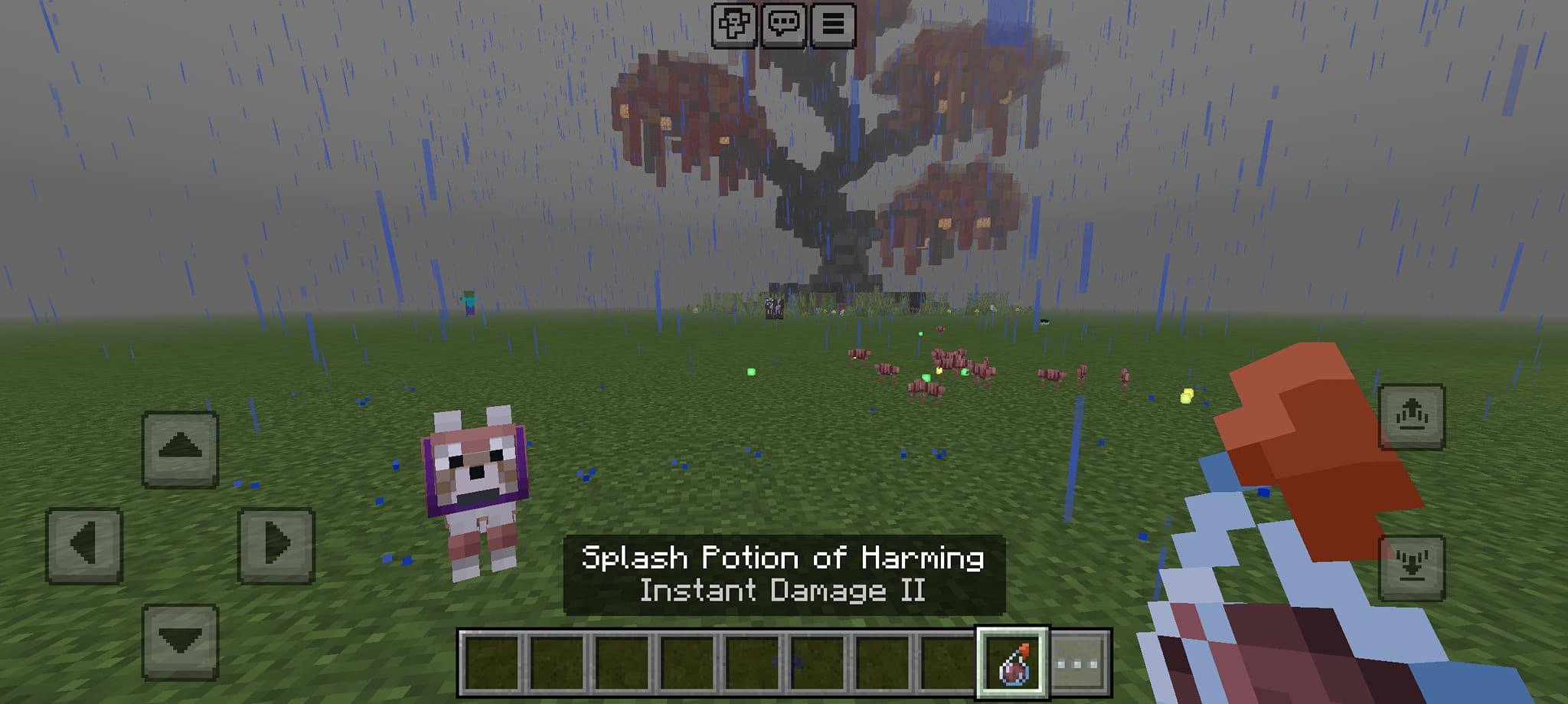
Task: Open the emote button at top
Action: 733,25
